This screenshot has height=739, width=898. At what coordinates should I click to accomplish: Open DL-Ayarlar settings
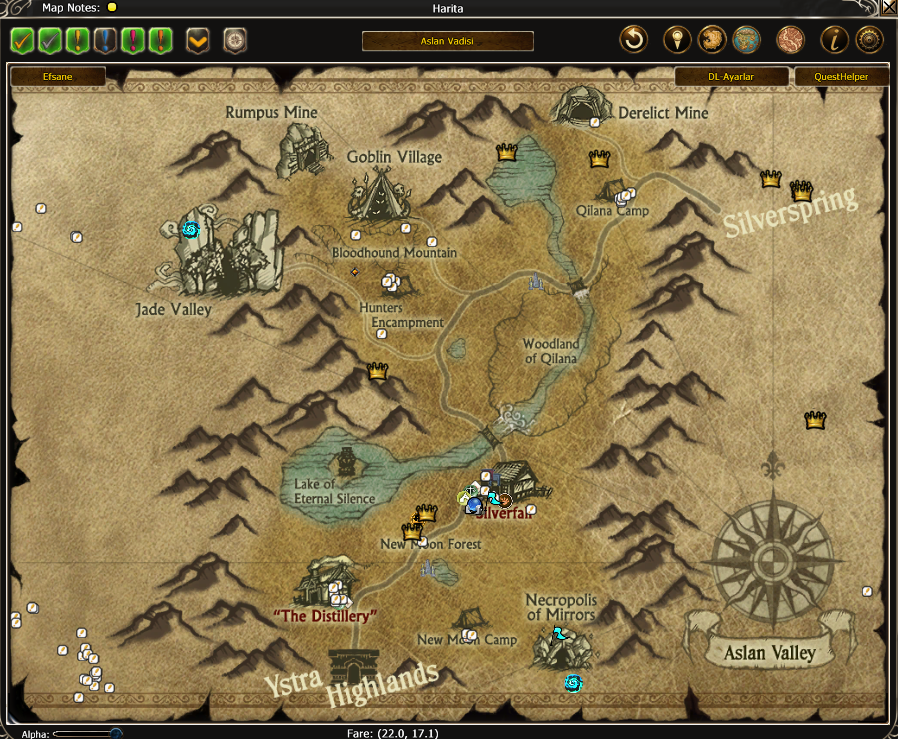730,76
